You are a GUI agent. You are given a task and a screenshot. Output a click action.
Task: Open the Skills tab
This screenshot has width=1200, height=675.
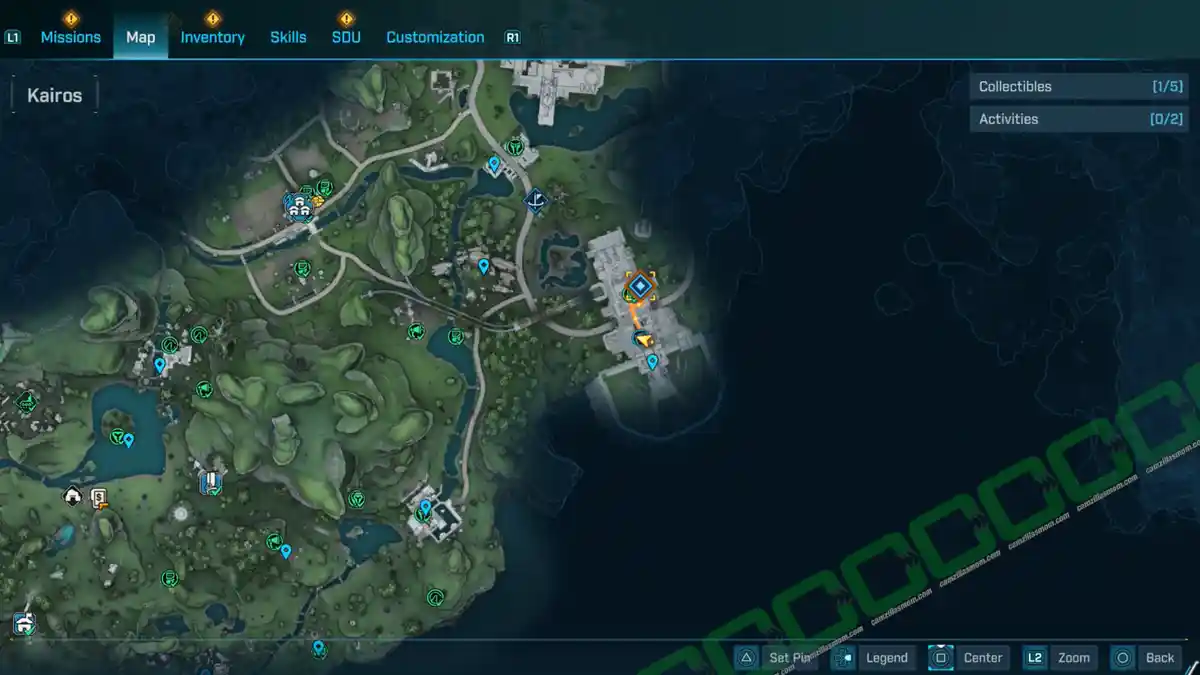point(288,37)
